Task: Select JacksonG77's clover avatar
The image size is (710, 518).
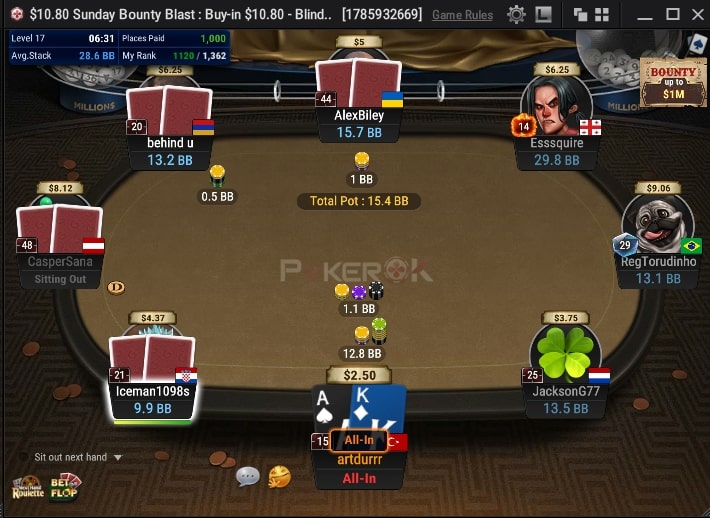Action: click(x=565, y=353)
